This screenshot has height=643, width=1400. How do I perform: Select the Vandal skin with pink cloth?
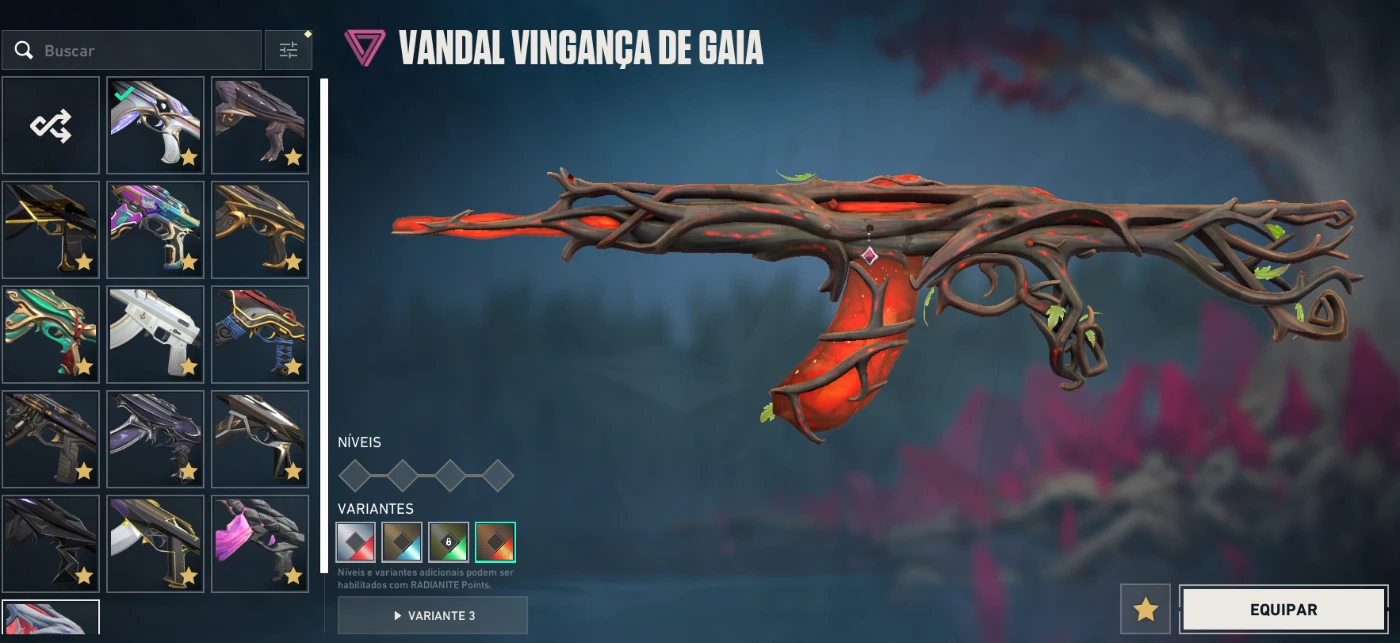coord(259,543)
